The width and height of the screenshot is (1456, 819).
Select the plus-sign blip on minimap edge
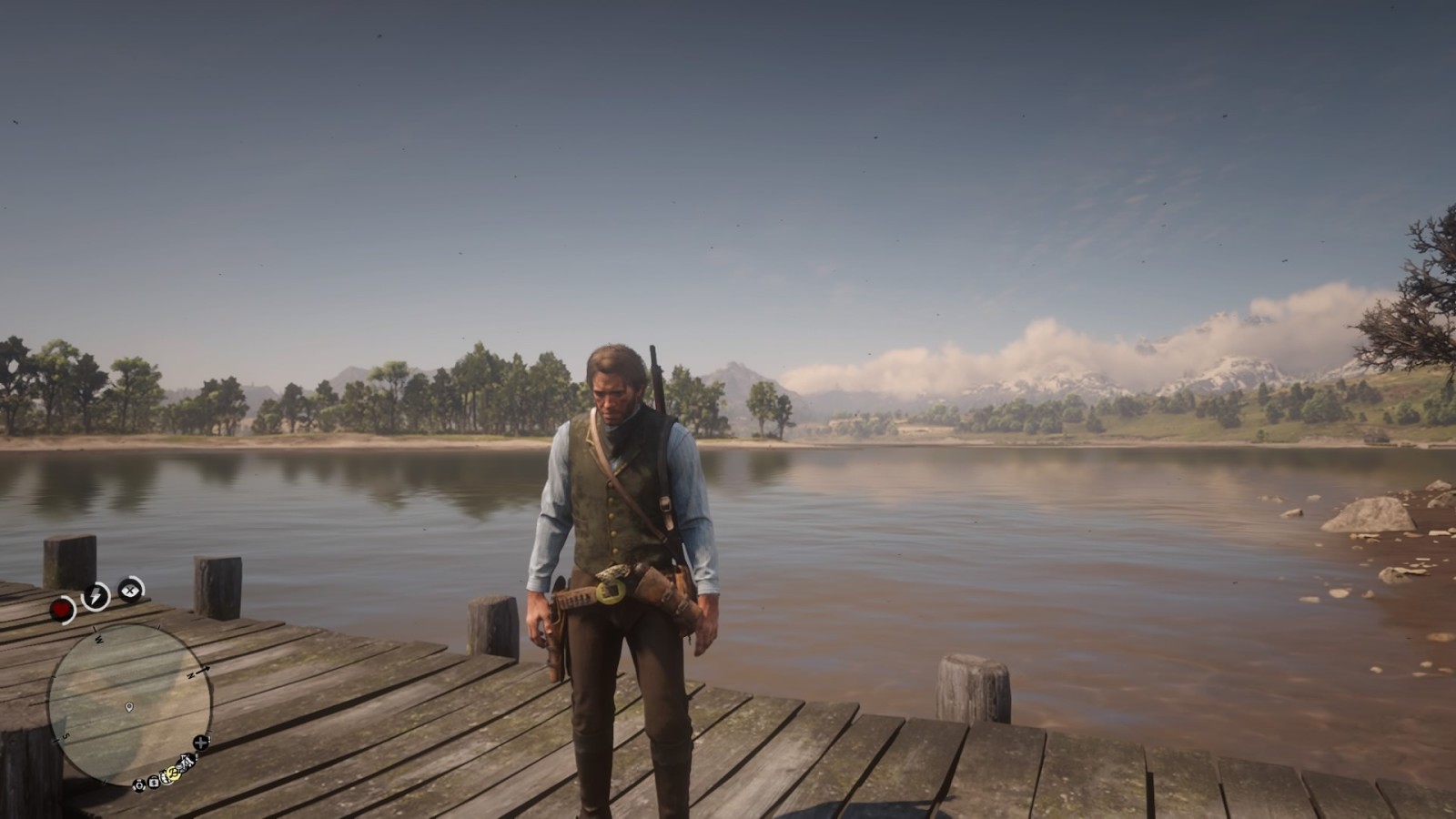pos(200,743)
